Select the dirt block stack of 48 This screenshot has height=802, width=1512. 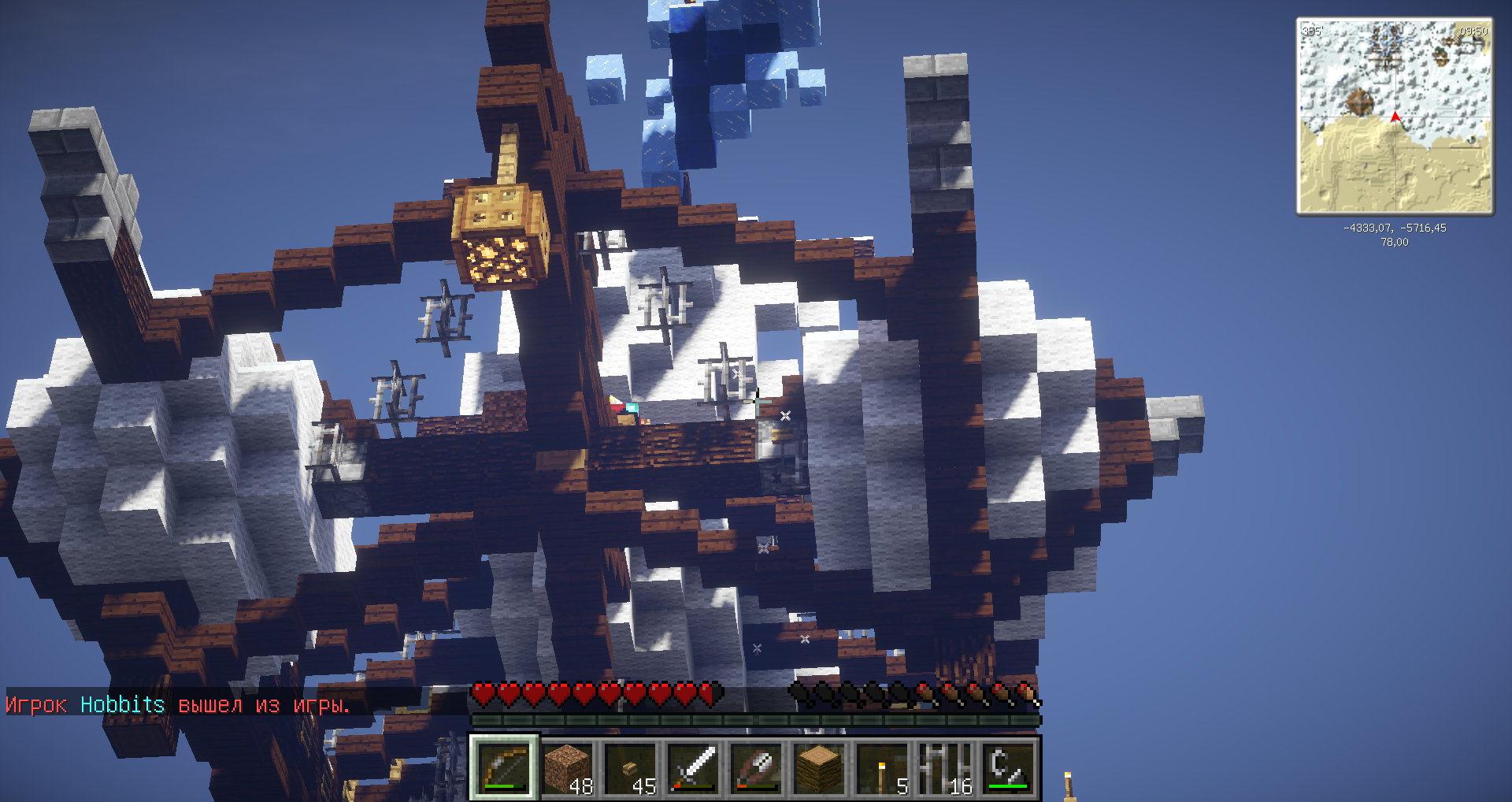pos(567,768)
